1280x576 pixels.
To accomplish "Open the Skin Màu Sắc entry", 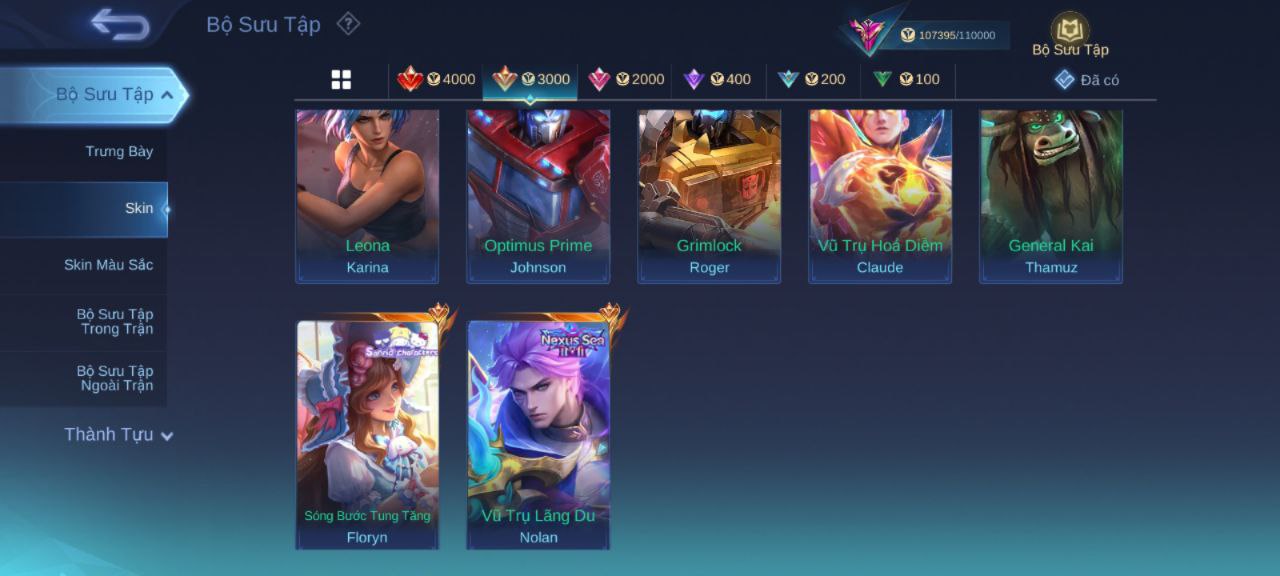I will (108, 265).
